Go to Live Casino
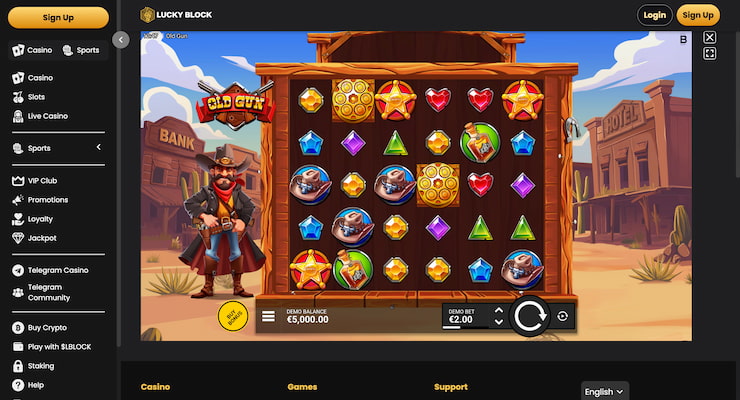740x400 pixels. [48, 116]
